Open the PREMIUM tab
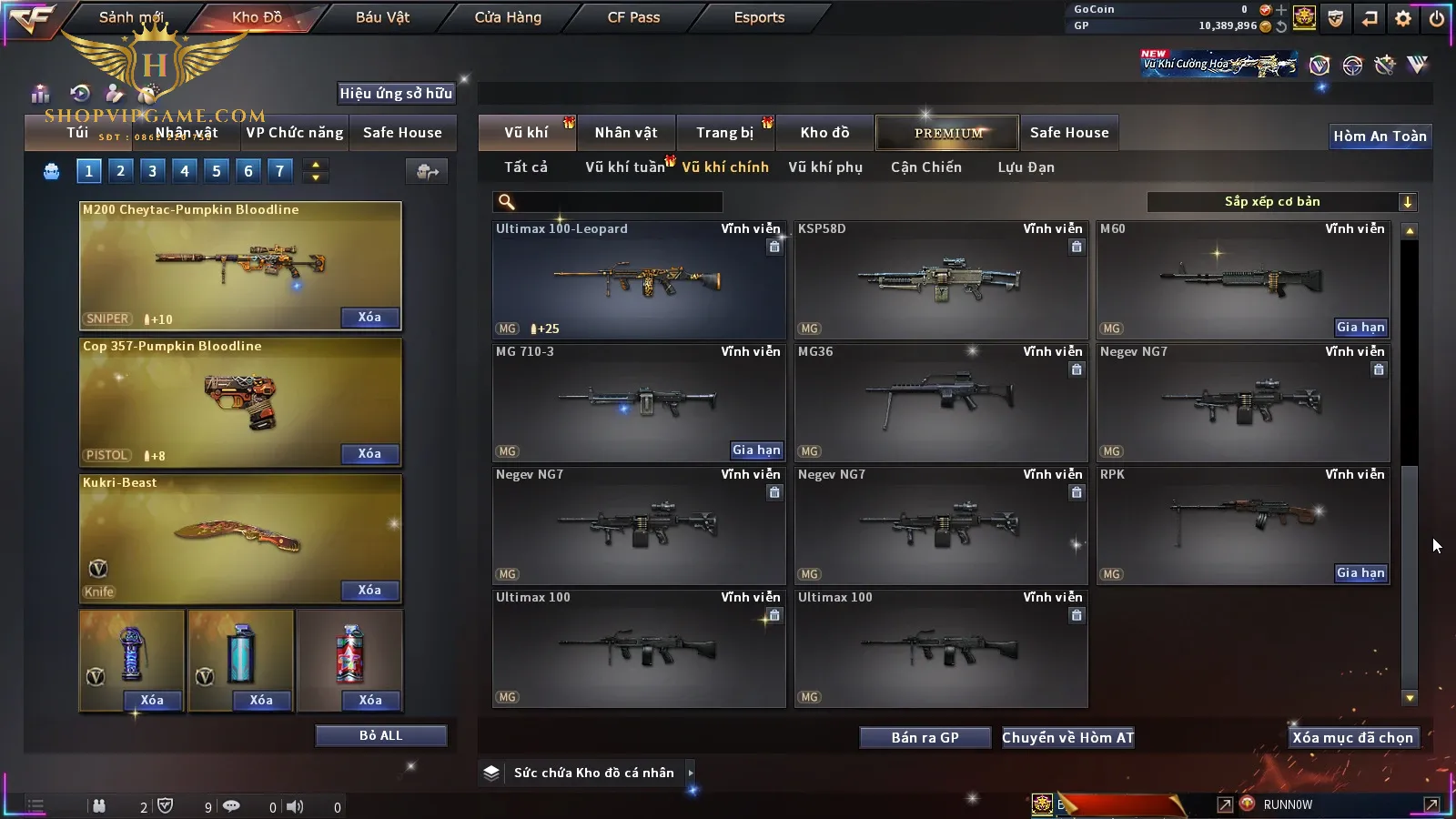This screenshot has width=1456, height=819. point(947,133)
